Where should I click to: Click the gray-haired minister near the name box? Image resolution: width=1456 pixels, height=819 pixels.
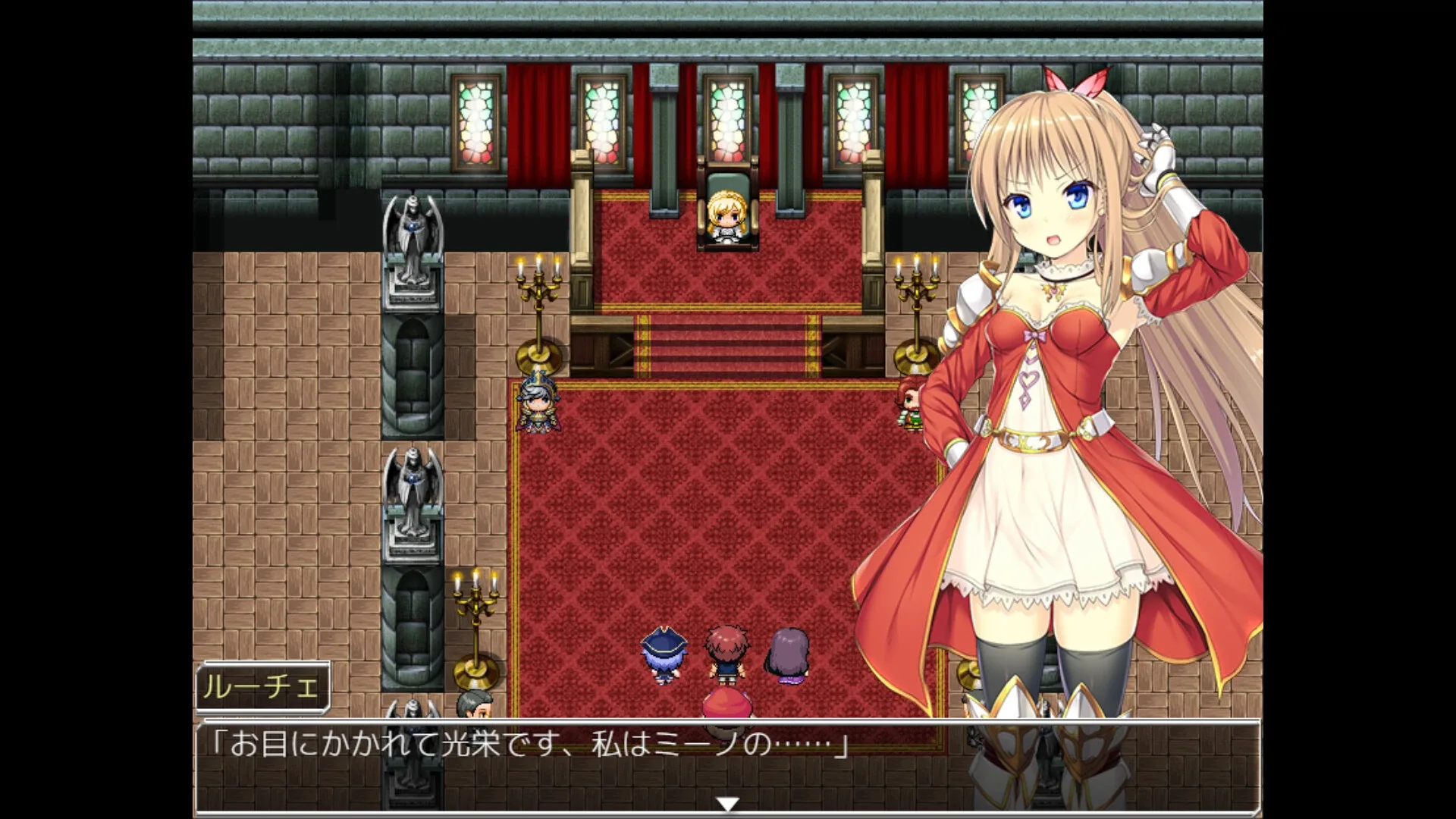[475, 701]
